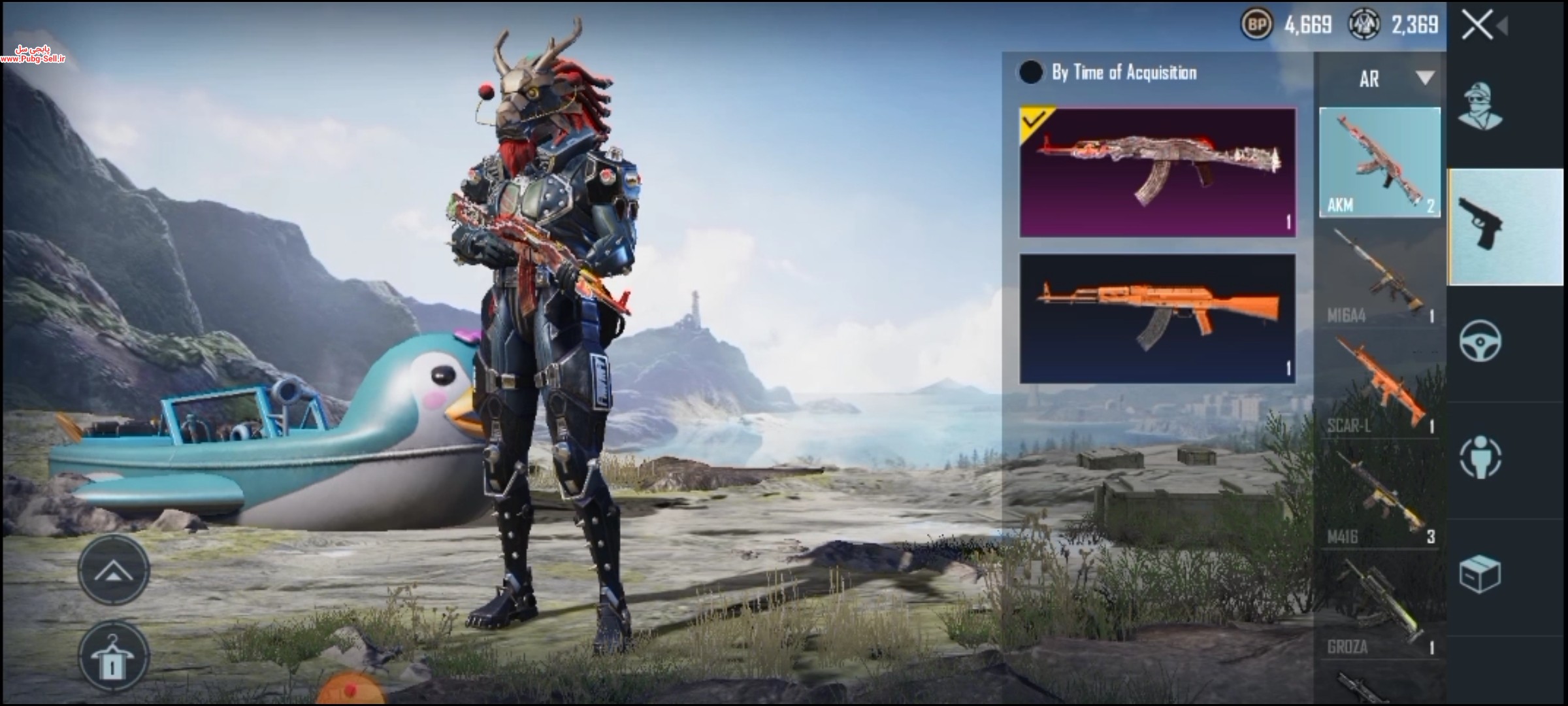Click the silver coin currency icon
The height and width of the screenshot is (706, 1568).
1364,25
